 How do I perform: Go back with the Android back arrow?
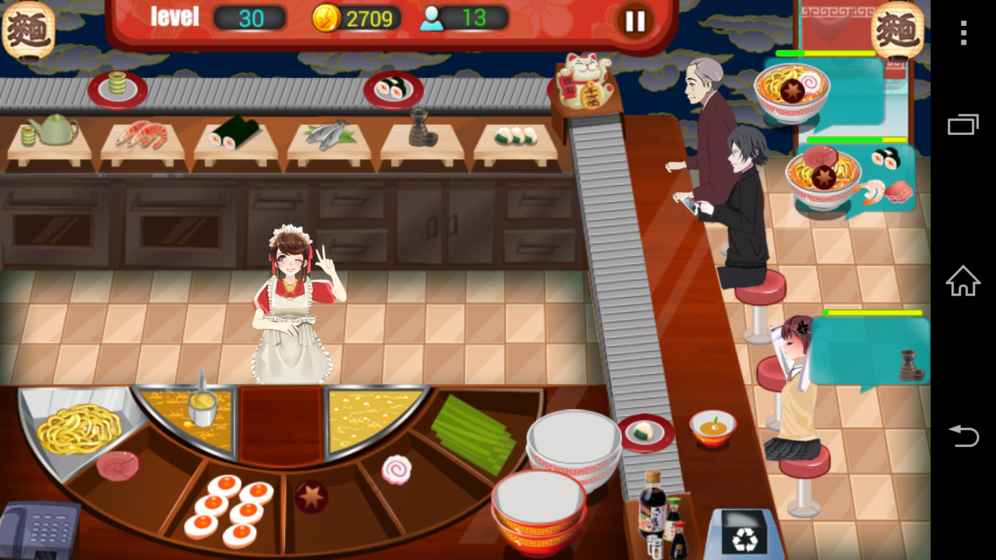(x=963, y=436)
